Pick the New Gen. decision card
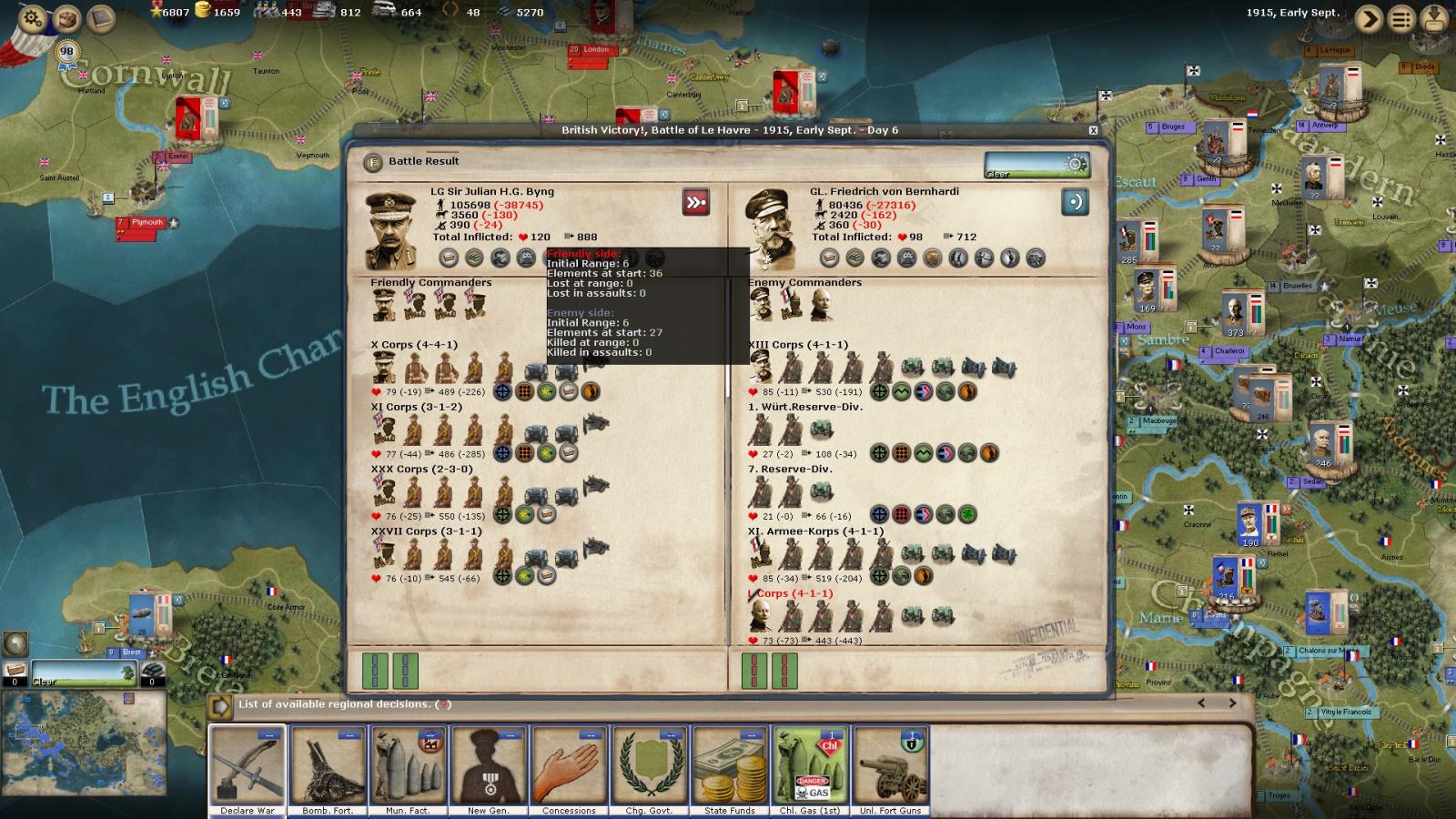The image size is (1456, 819). point(489,769)
